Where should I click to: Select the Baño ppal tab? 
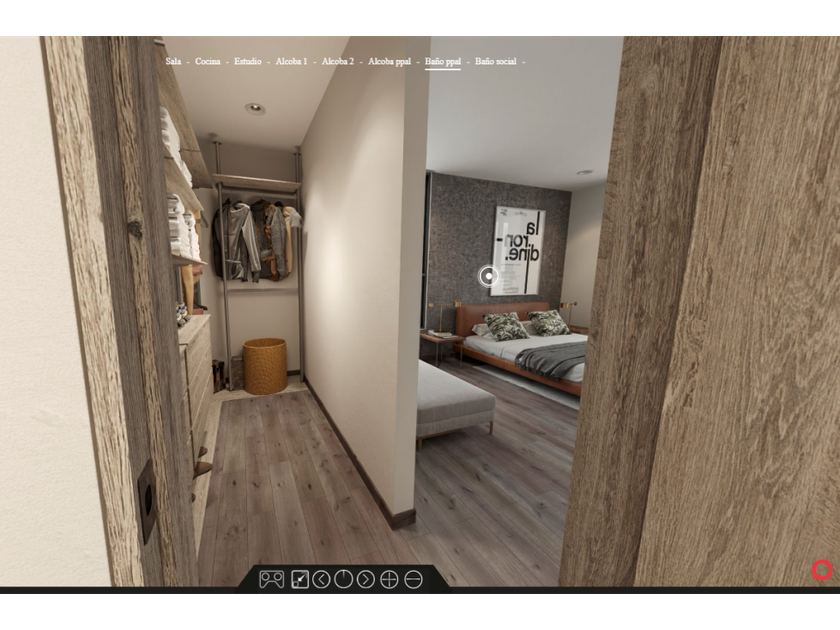click(443, 62)
